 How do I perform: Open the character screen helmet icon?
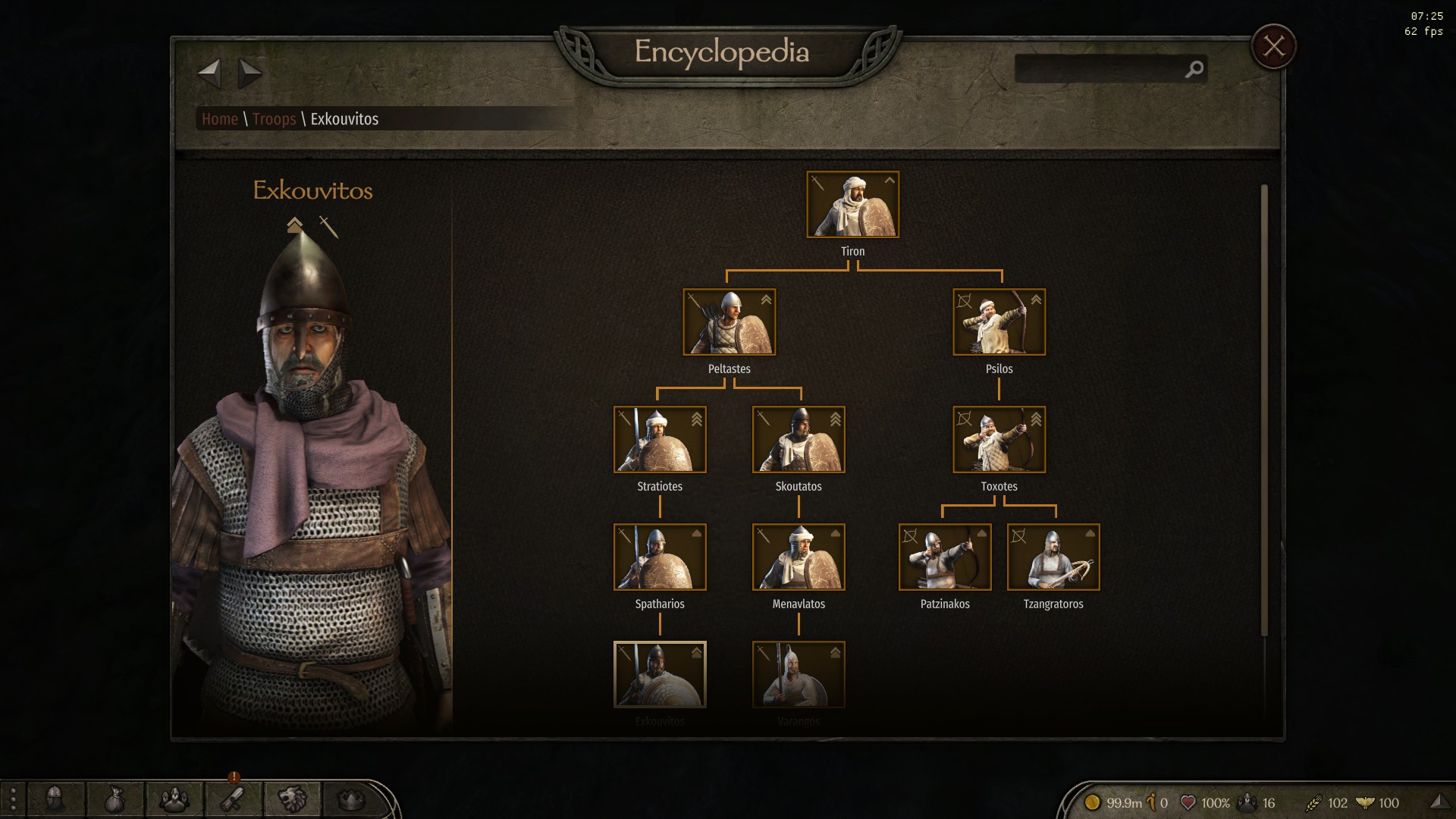pyautogui.click(x=55, y=799)
